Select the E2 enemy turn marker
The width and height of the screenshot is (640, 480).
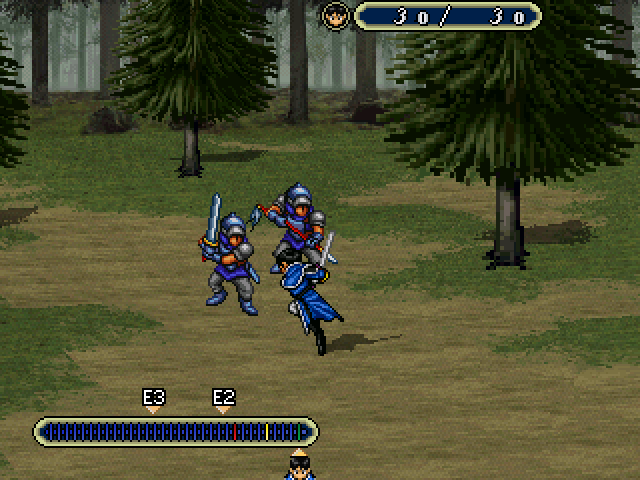224,401
